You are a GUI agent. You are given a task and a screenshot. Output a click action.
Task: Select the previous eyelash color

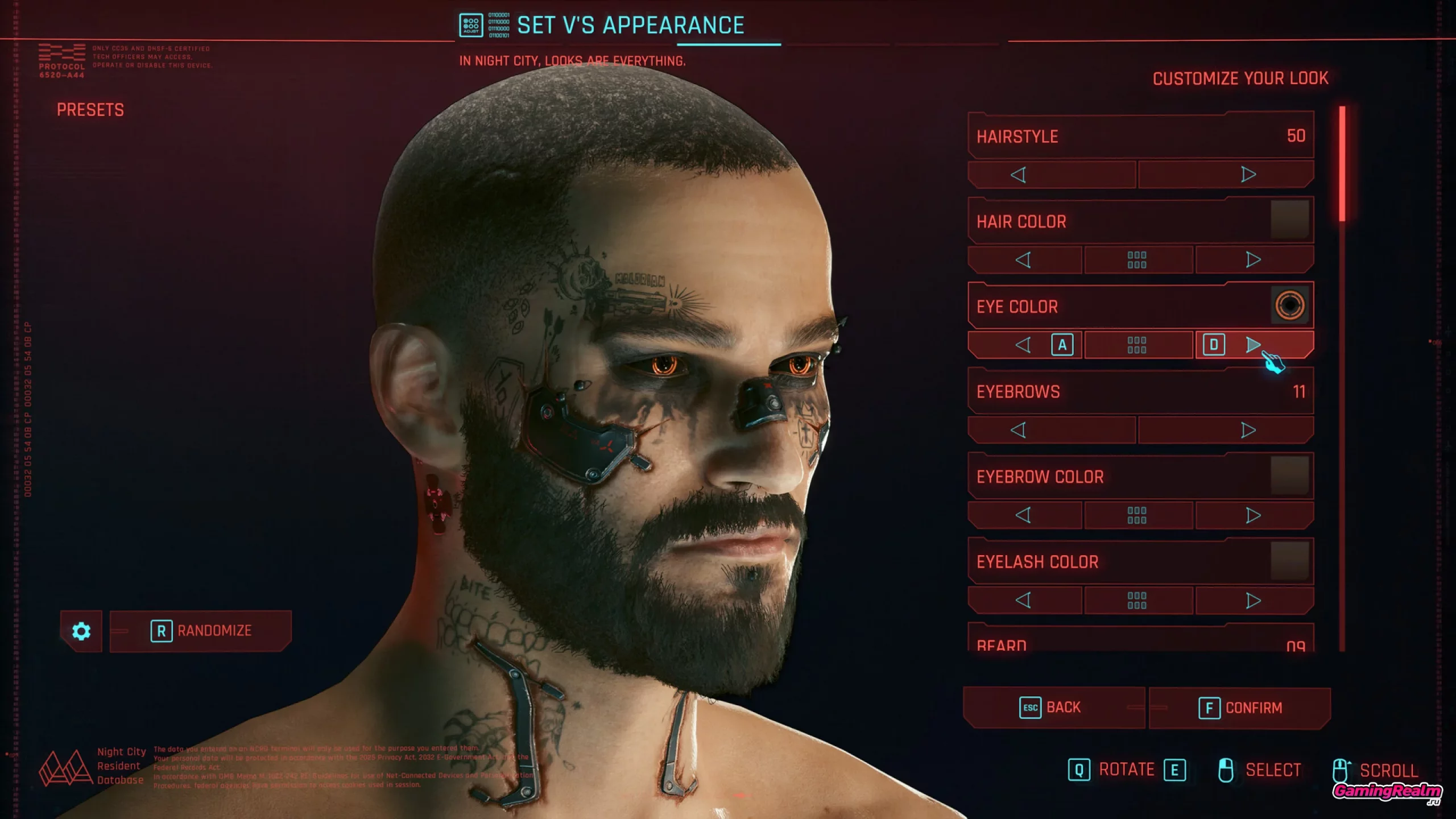point(1023,600)
